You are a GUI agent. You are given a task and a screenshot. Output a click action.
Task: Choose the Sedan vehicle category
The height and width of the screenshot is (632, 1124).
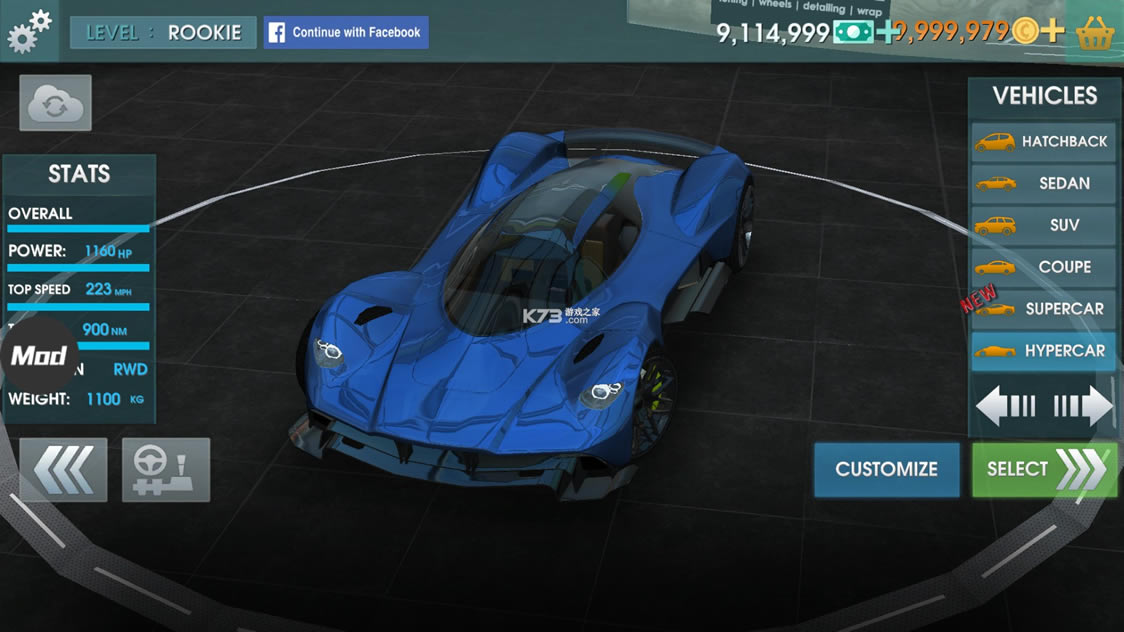[x=1043, y=184]
